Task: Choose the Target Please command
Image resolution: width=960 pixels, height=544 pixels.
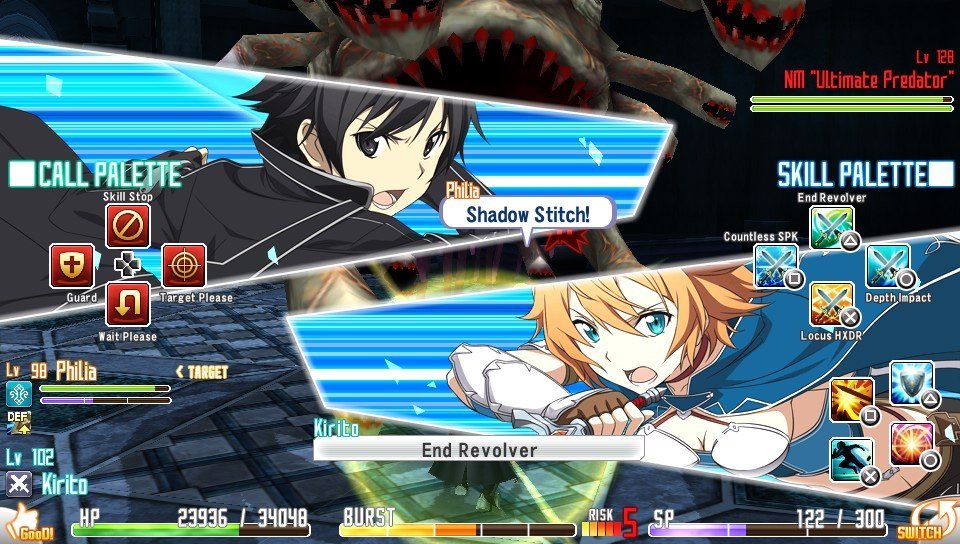Action: 184,266
